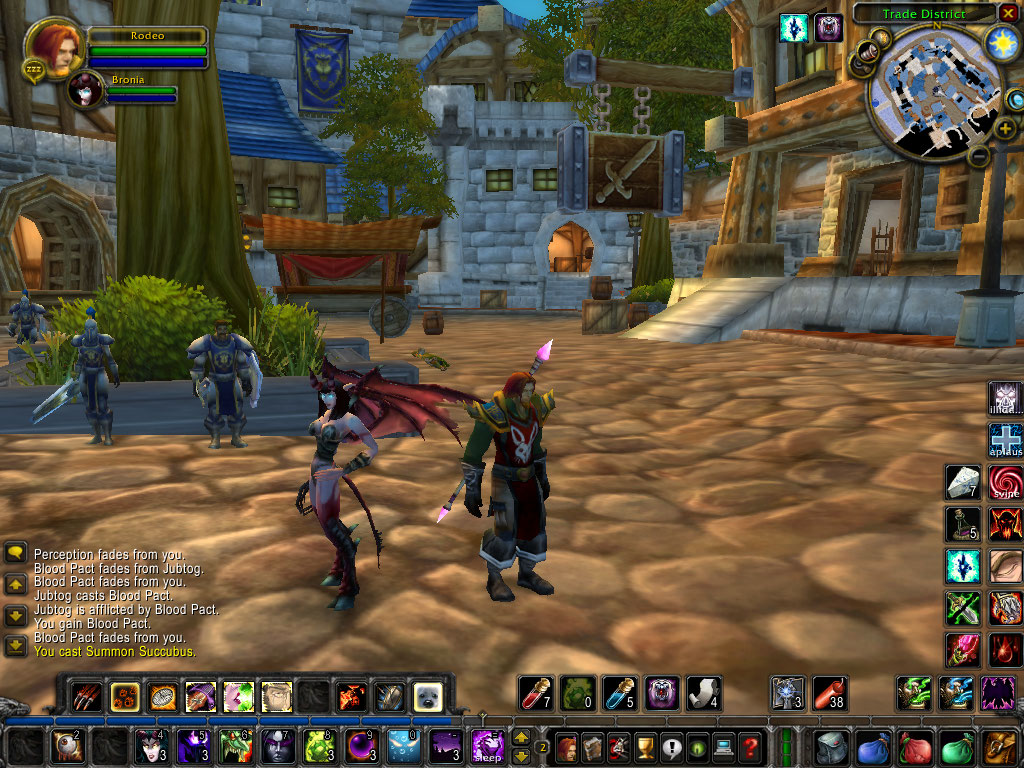Select the pet Bronia's portrait
Viewport: 1024px width, 768px height.
tap(85, 91)
